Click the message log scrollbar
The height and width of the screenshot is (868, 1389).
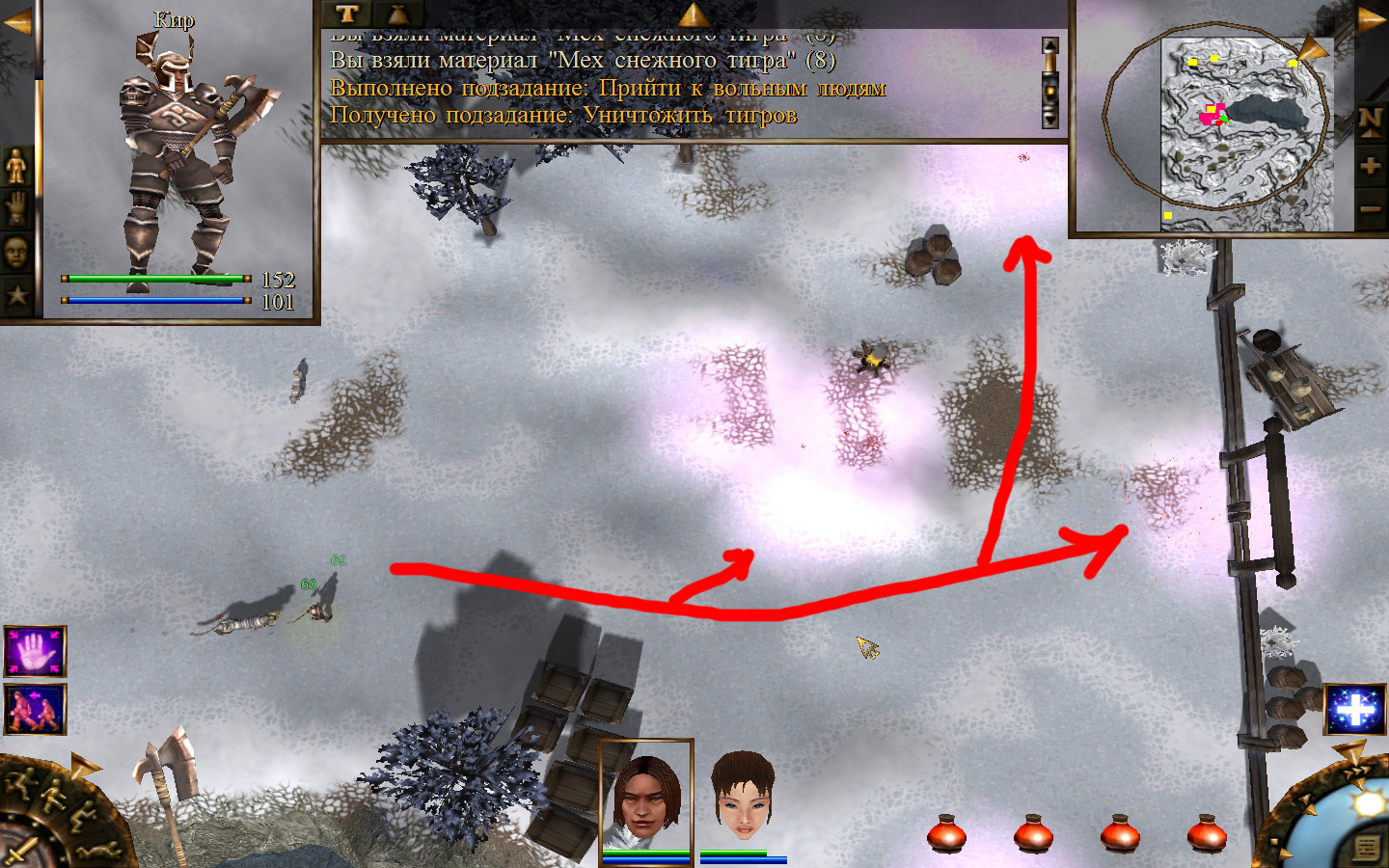1050,84
